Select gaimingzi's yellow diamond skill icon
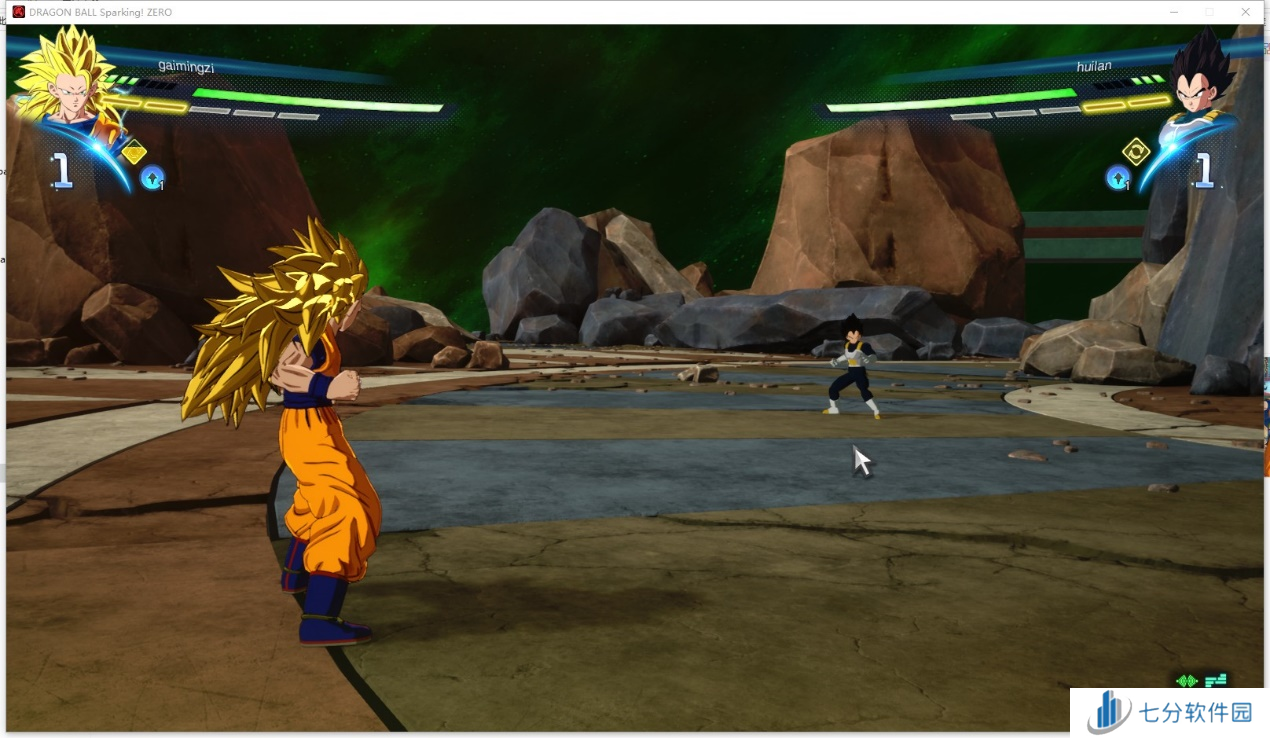The image size is (1270, 738). point(134,152)
